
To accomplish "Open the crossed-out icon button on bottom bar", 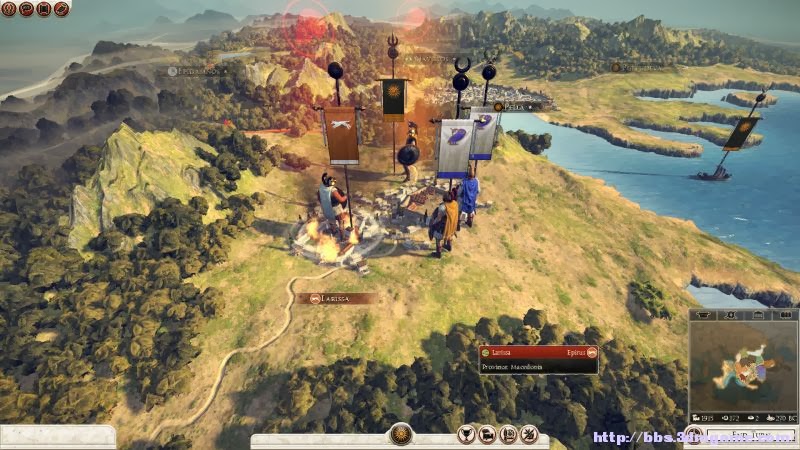I will point(530,434).
